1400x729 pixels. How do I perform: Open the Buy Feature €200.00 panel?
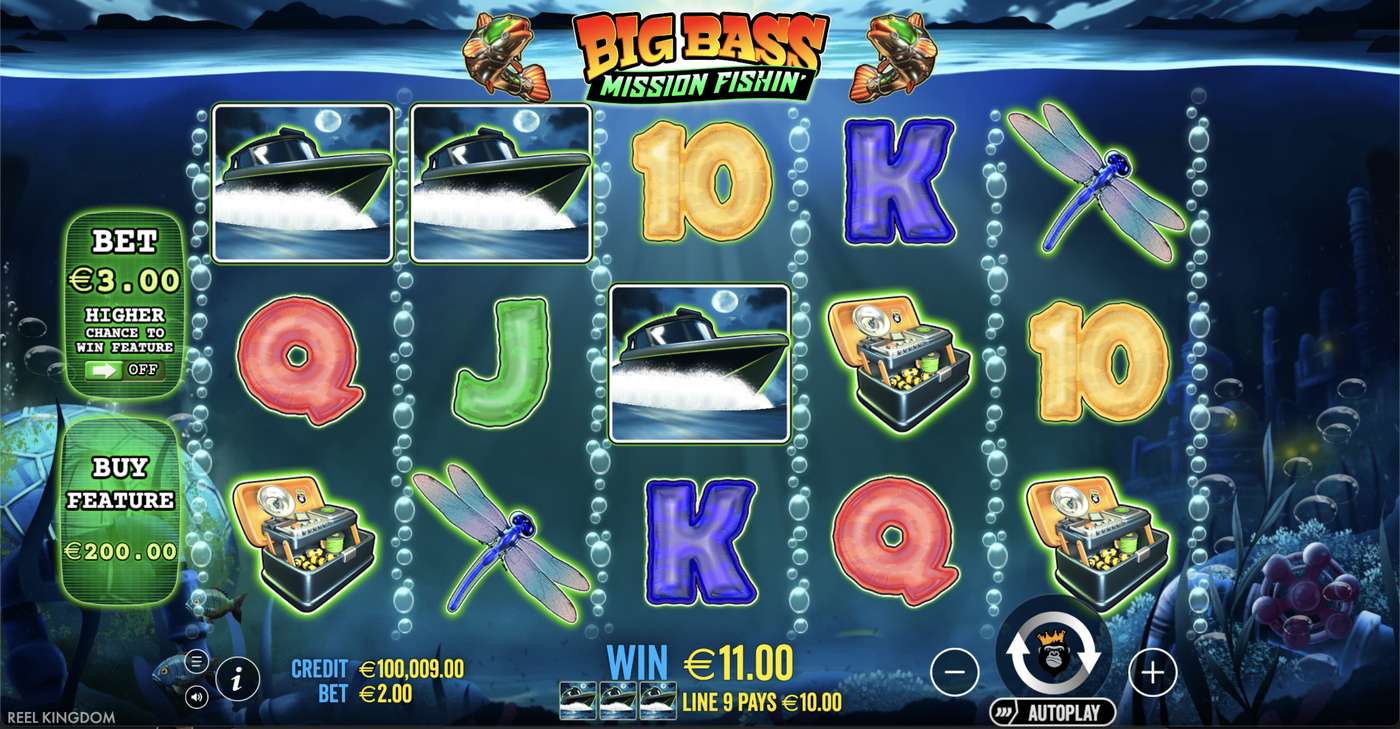click(122, 509)
